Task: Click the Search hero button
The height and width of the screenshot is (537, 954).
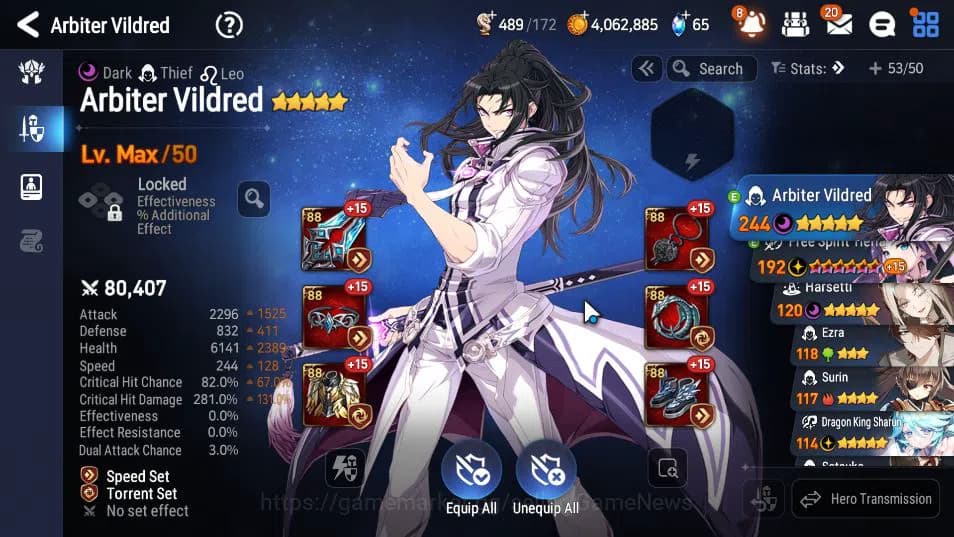Action: (708, 69)
